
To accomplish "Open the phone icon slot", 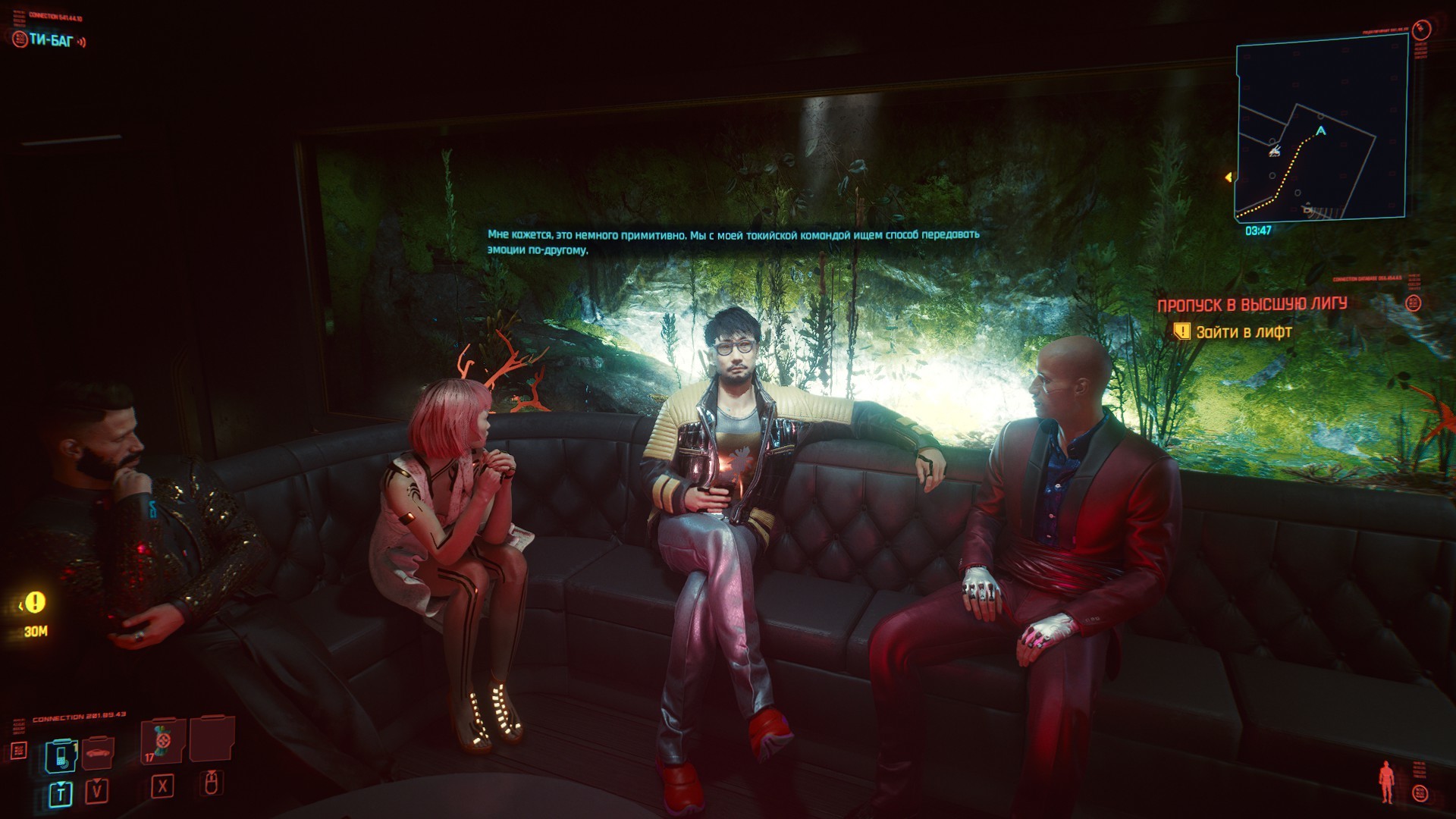I will click(x=61, y=755).
